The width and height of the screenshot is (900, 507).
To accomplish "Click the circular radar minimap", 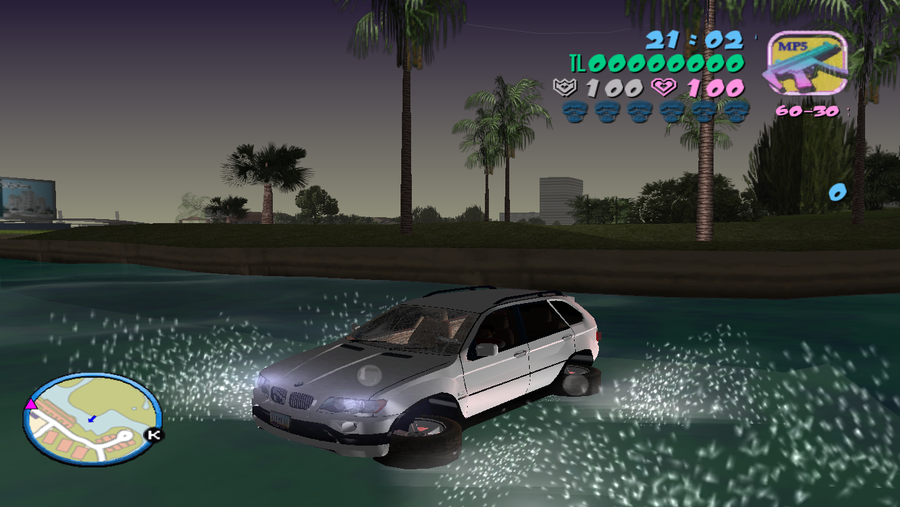I will tap(92, 417).
